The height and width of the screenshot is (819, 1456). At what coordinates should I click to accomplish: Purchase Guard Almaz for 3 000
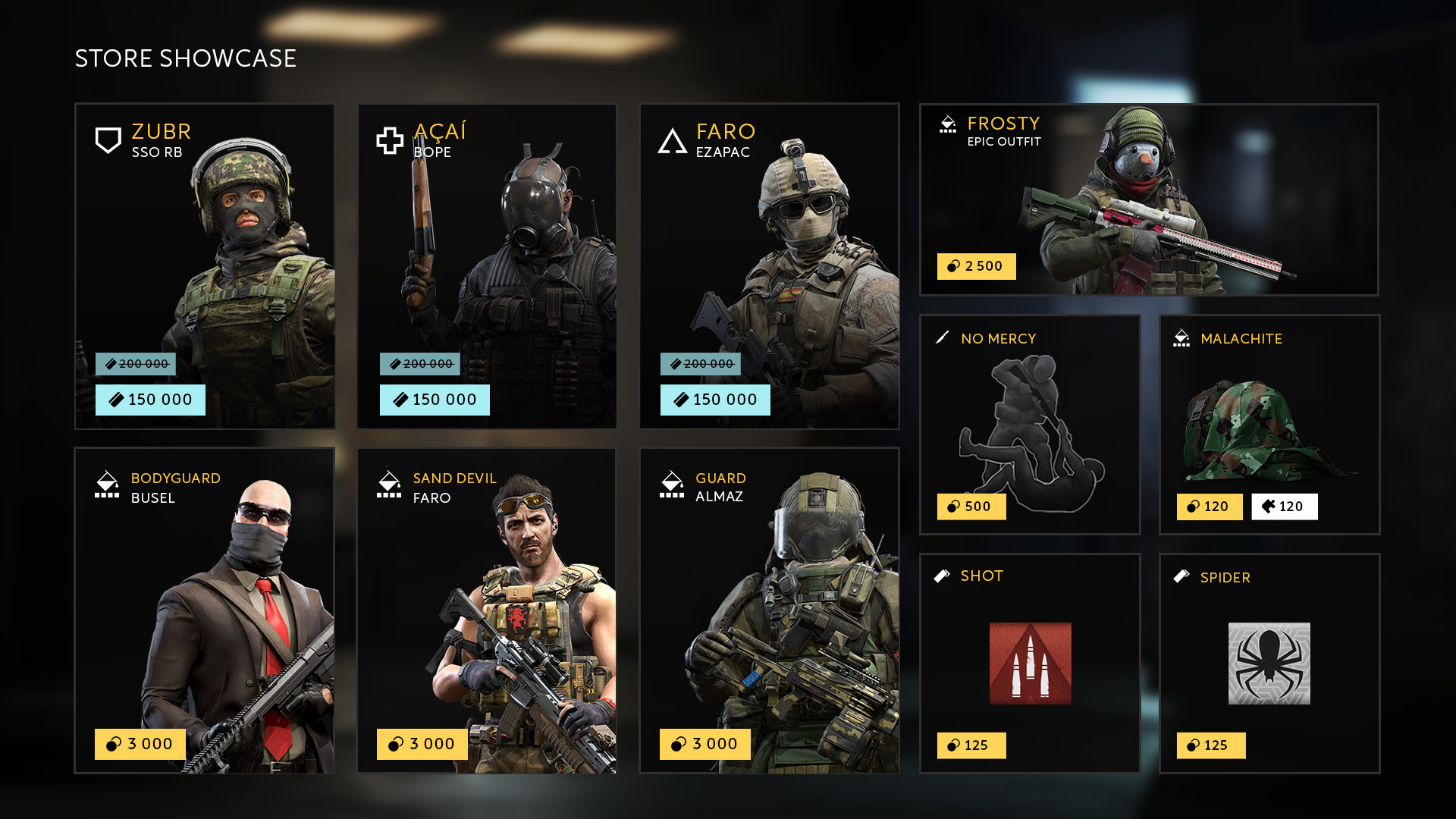704,744
